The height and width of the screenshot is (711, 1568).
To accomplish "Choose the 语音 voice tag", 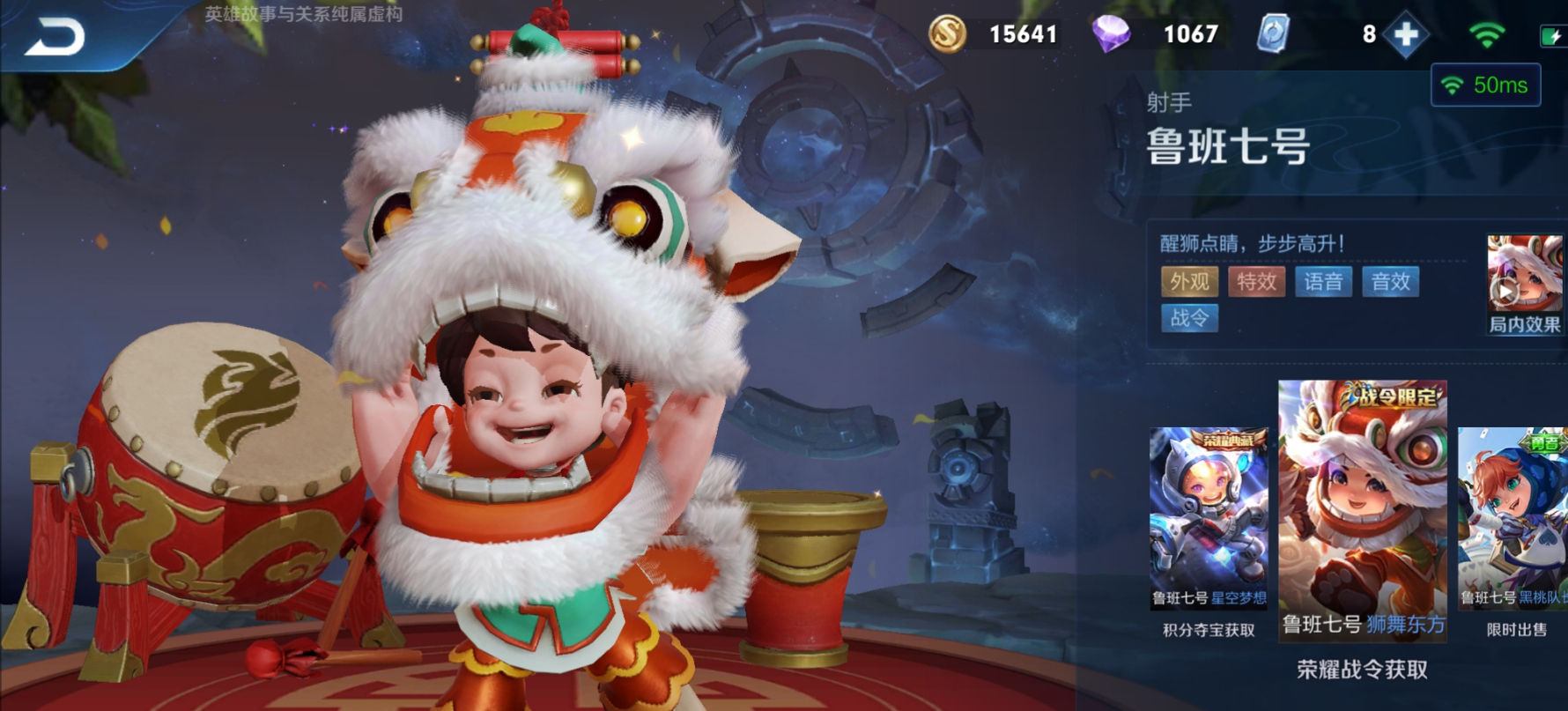I will (x=1323, y=282).
